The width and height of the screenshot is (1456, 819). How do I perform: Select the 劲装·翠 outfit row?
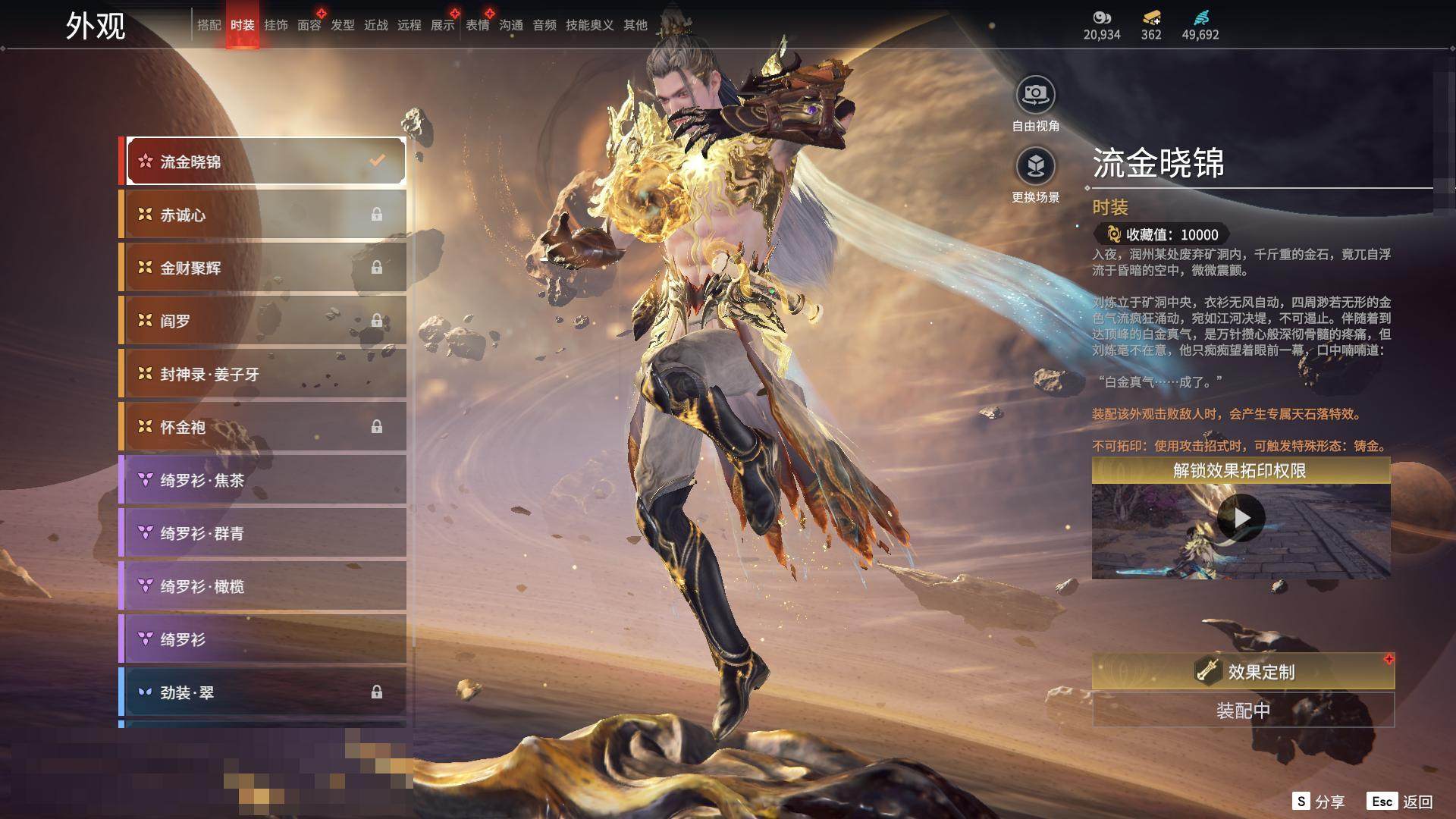click(x=263, y=692)
